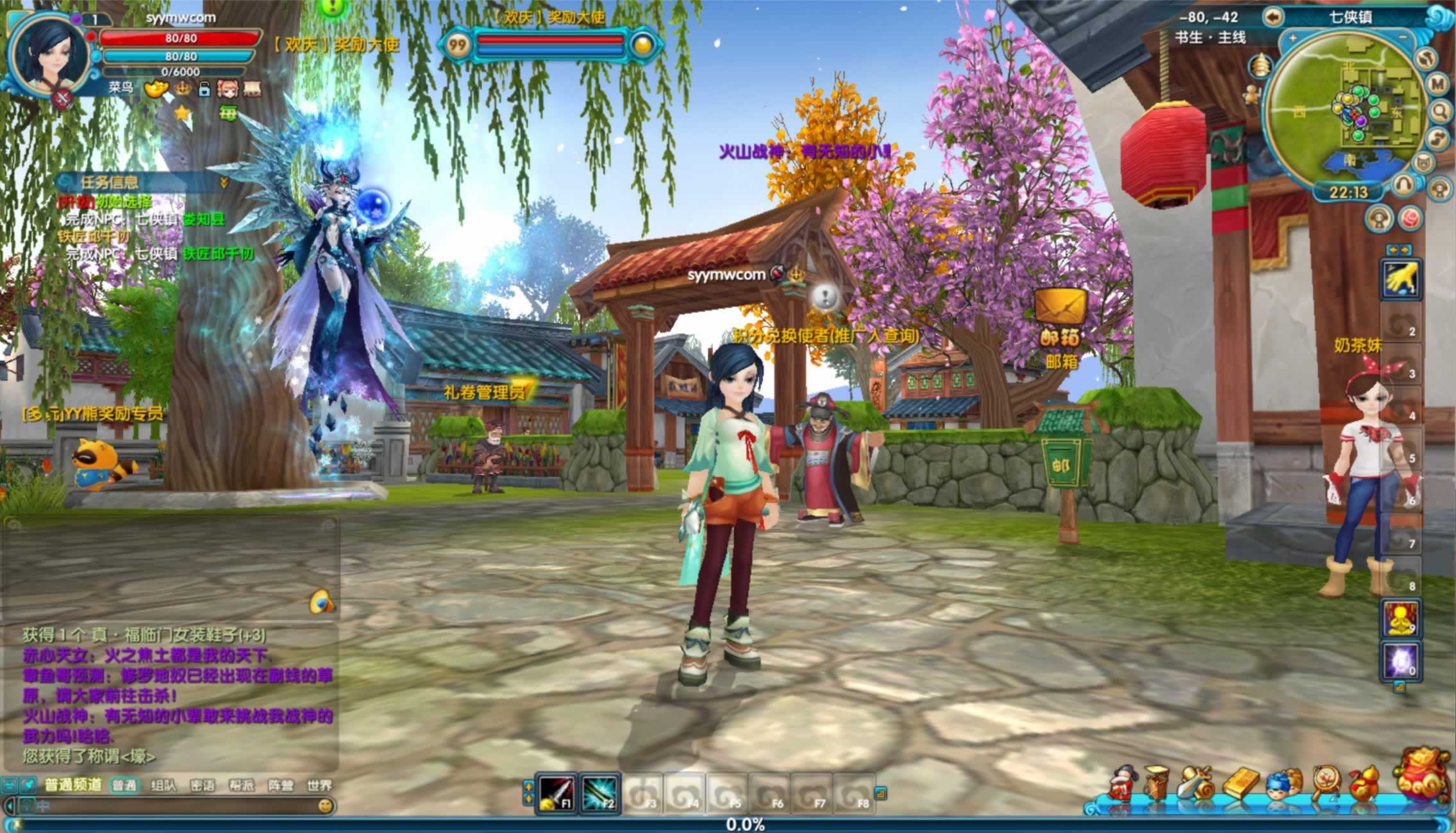Click the minimap zoom-in plus button
Image resolution: width=1456 pixels, height=833 pixels.
1292,38
